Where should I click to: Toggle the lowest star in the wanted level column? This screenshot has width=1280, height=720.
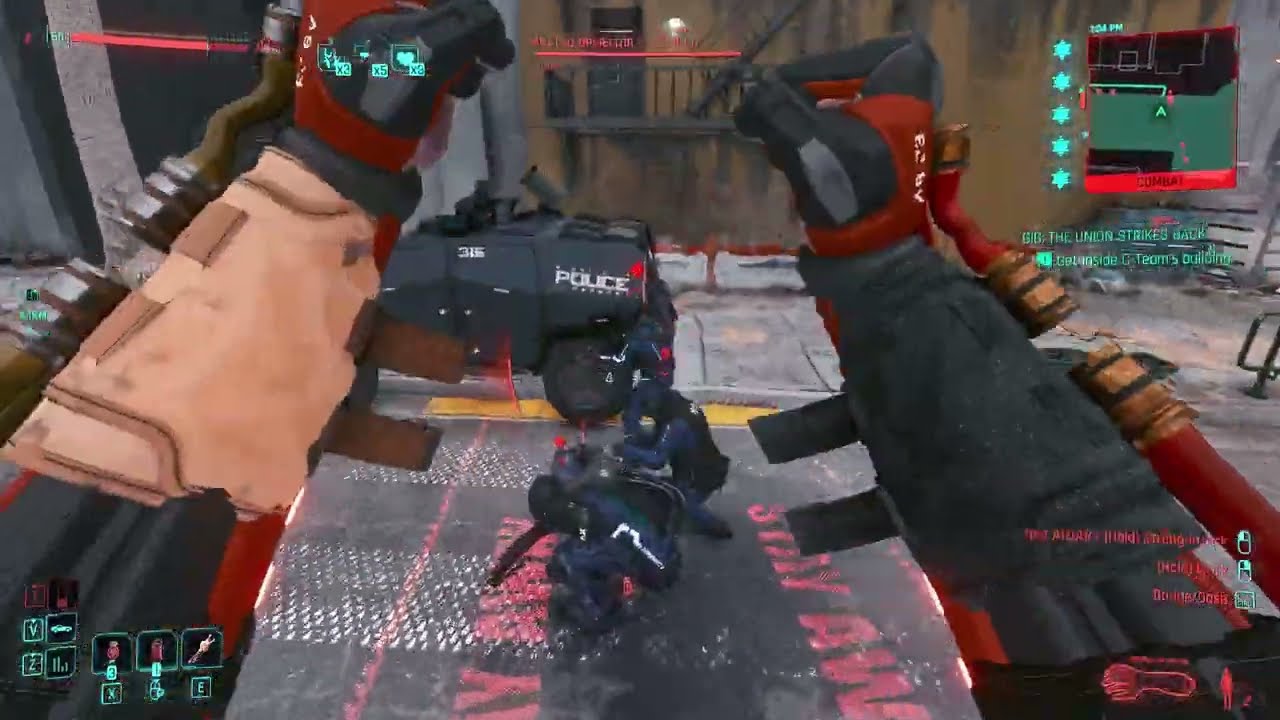pyautogui.click(x=1057, y=179)
